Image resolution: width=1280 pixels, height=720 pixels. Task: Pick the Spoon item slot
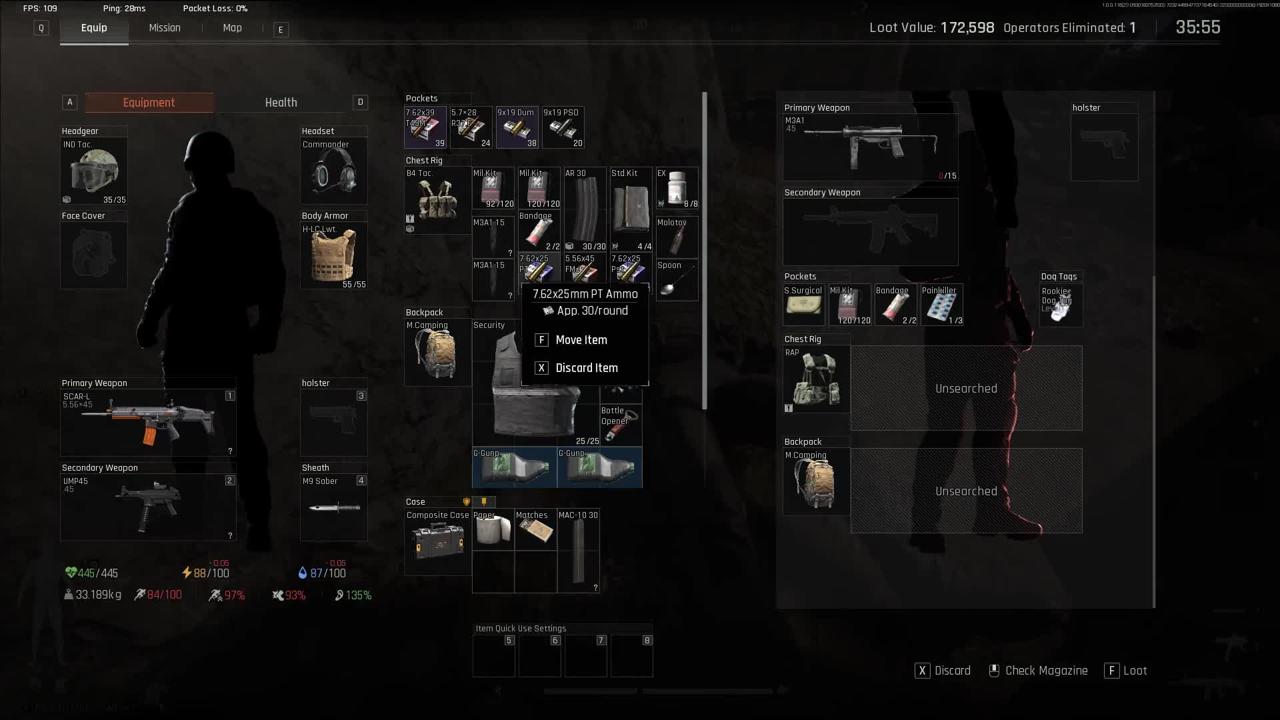pos(677,280)
